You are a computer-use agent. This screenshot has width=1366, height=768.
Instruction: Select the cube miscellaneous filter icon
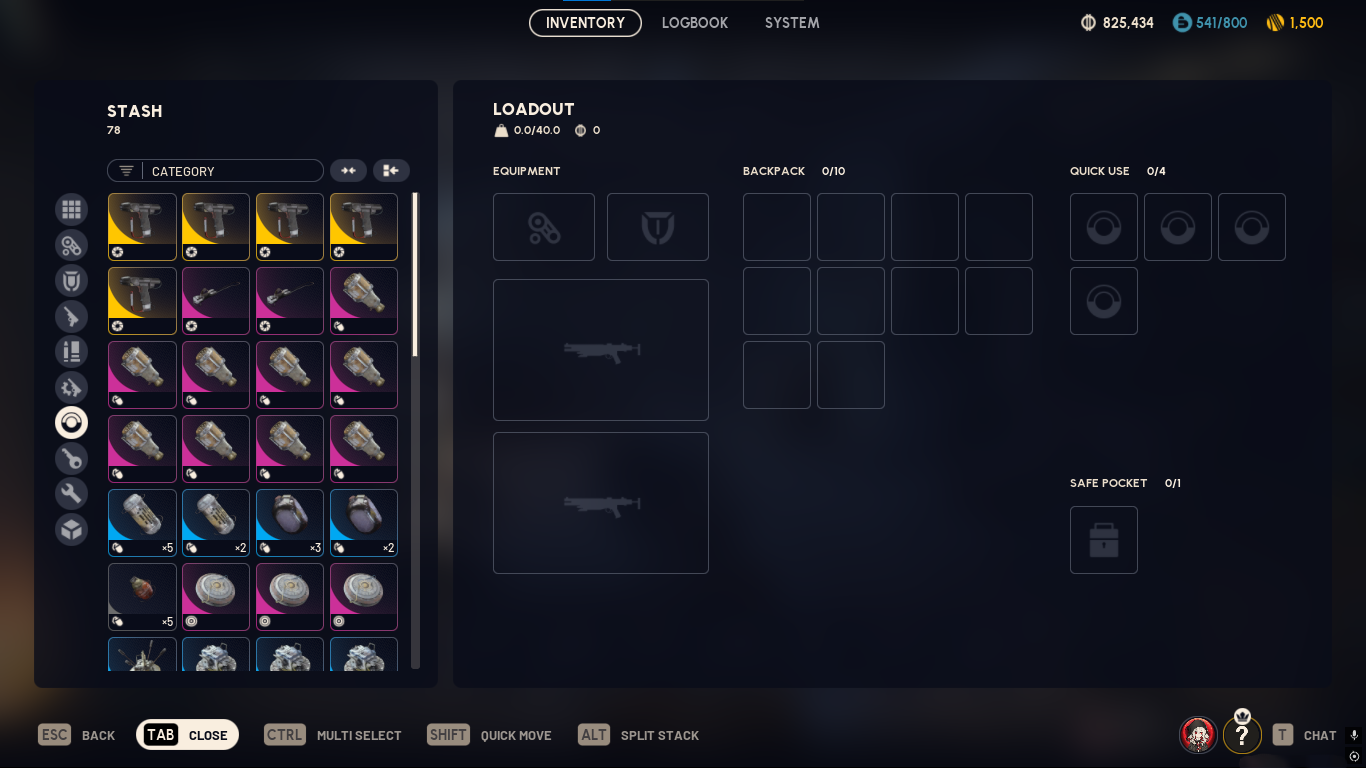coord(71,529)
